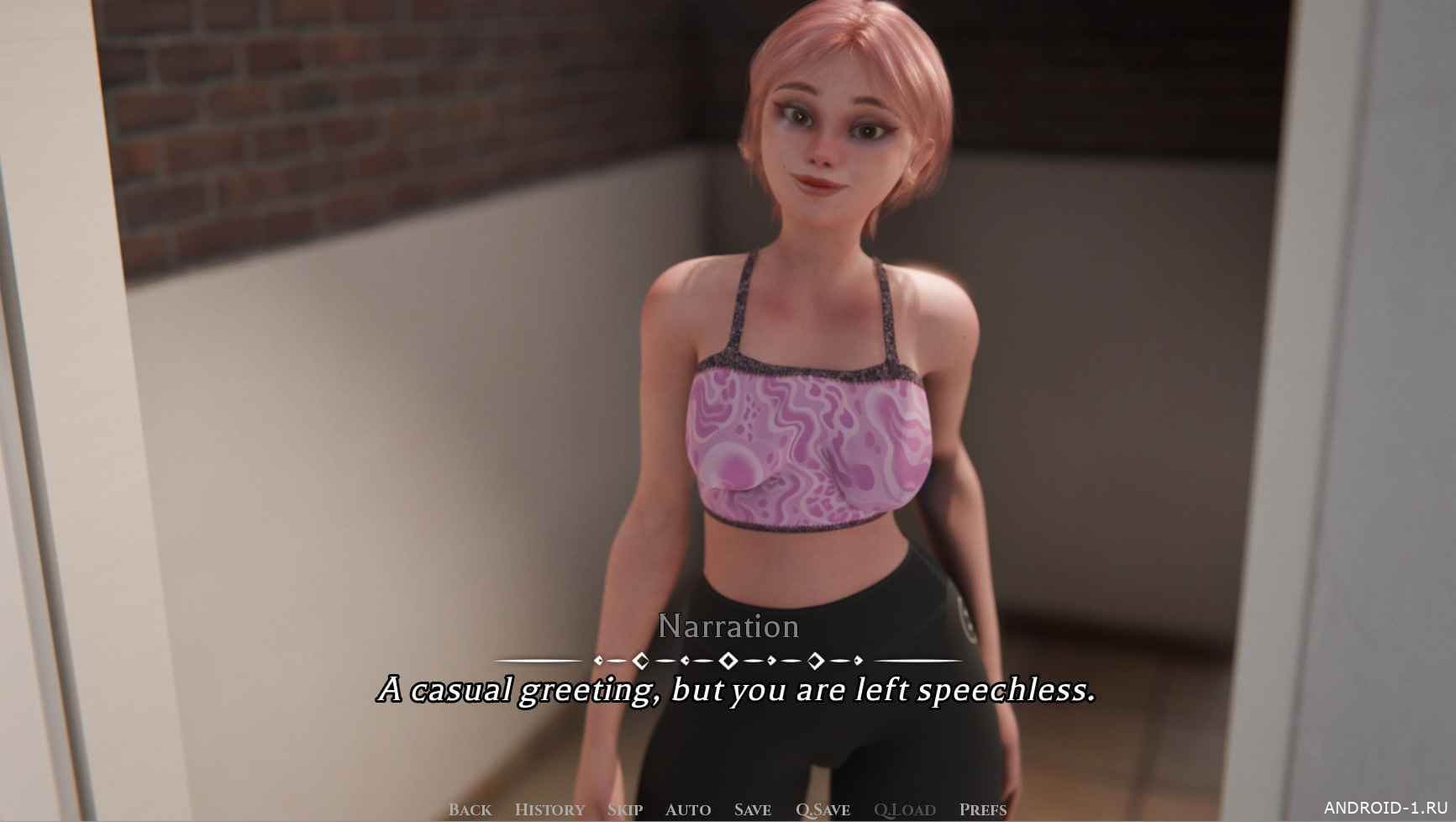Open Prefs settings
The image size is (1456, 822).
coord(983,809)
